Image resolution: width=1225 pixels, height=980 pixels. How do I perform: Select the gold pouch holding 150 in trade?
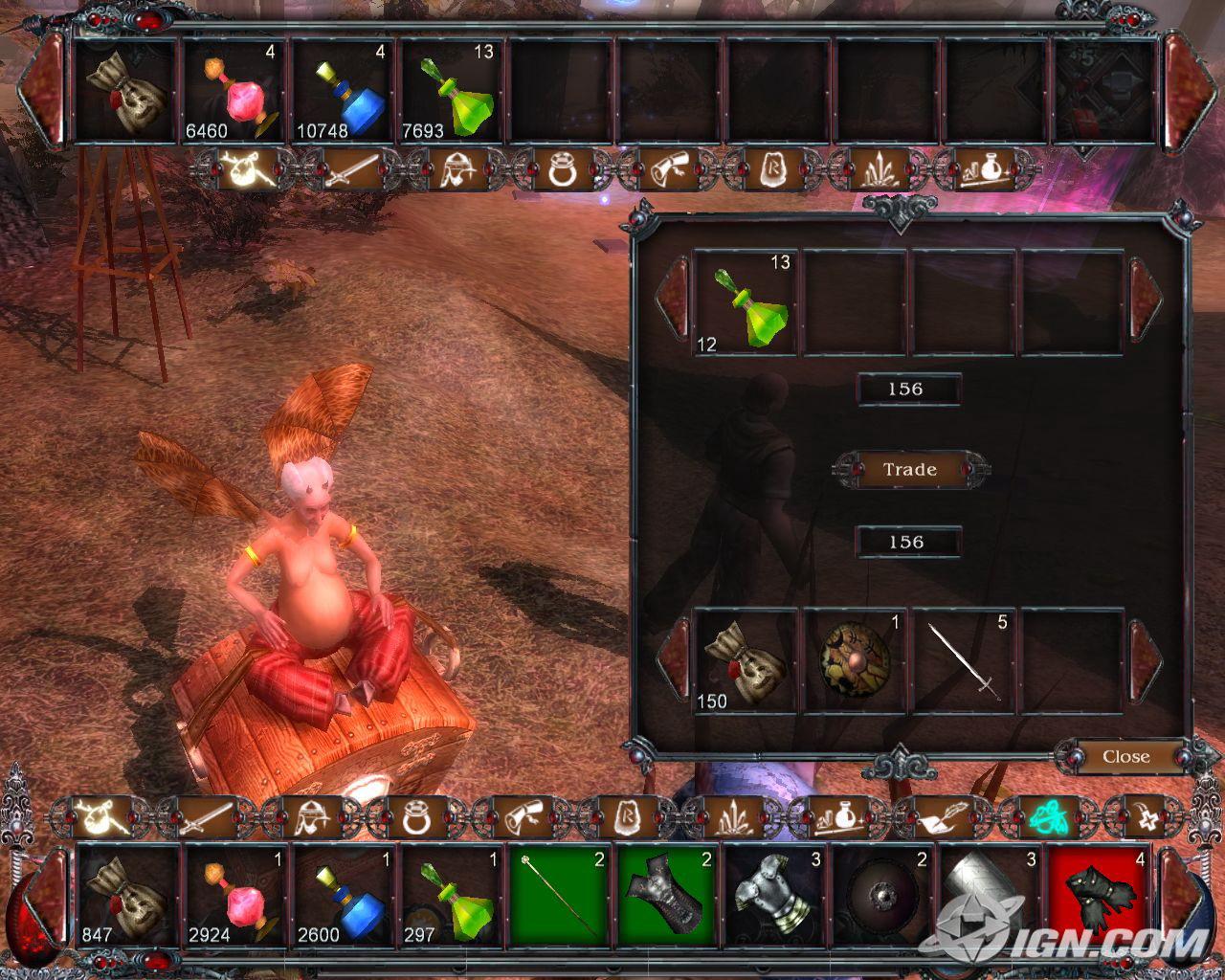746,660
